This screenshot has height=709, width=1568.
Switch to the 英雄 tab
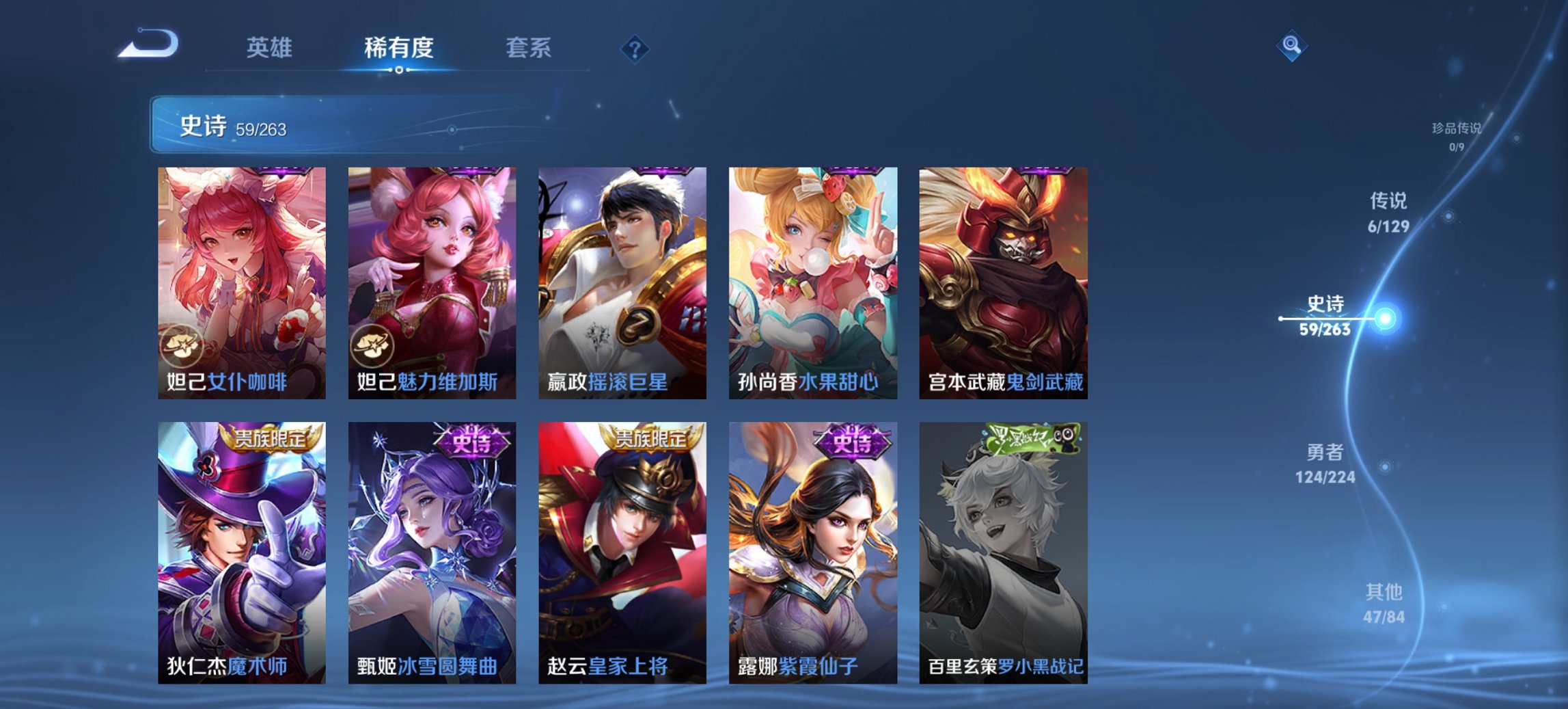click(271, 49)
